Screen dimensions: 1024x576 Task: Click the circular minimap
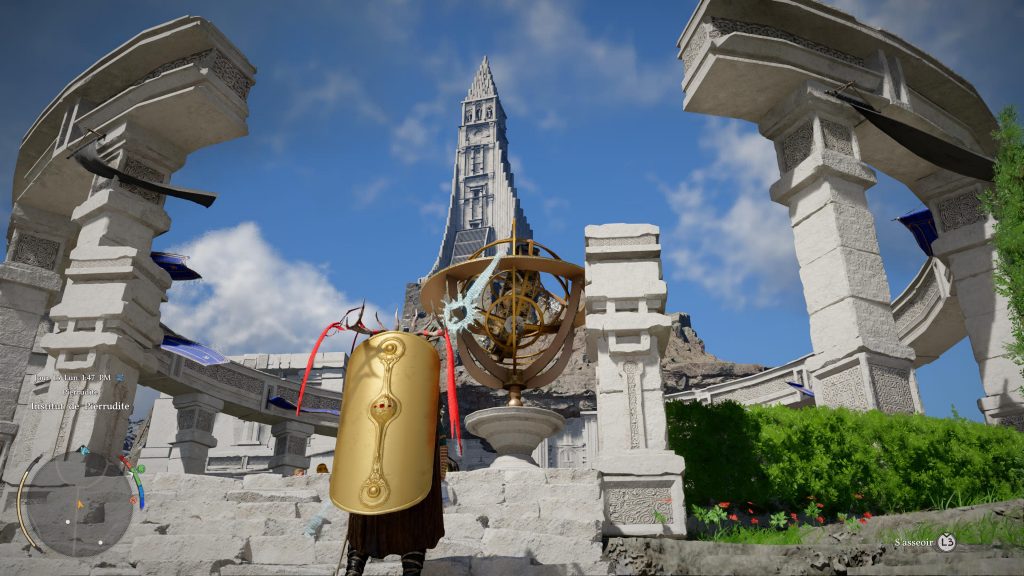tap(79, 505)
